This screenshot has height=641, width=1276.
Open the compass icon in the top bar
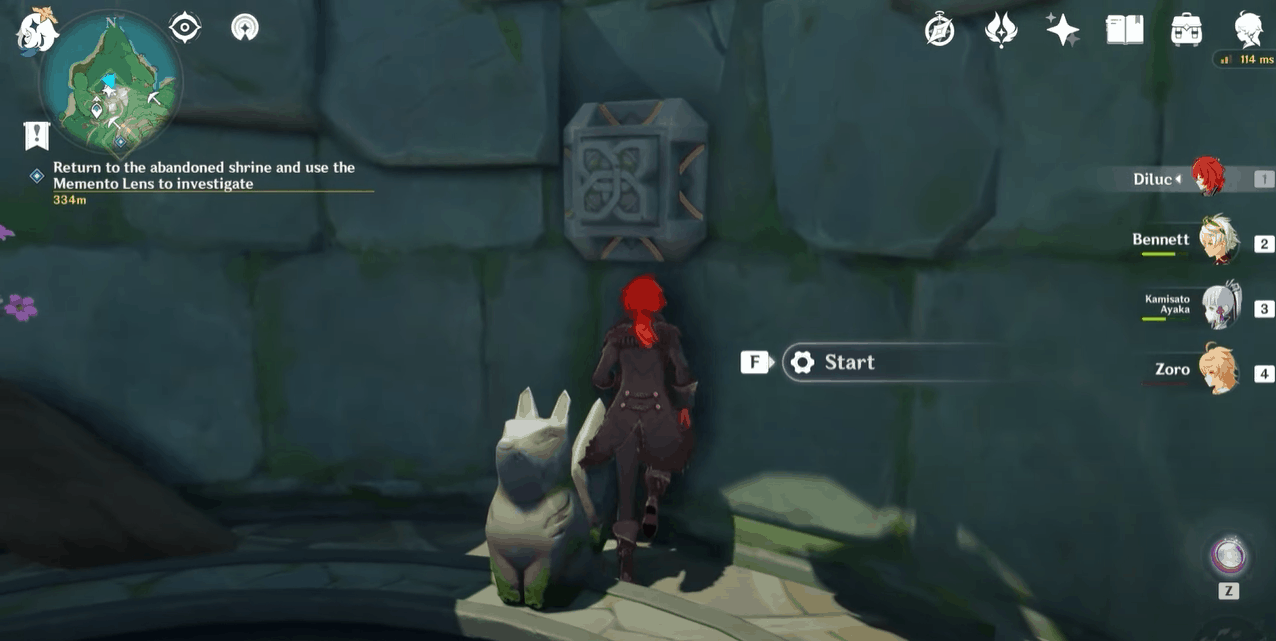[940, 29]
